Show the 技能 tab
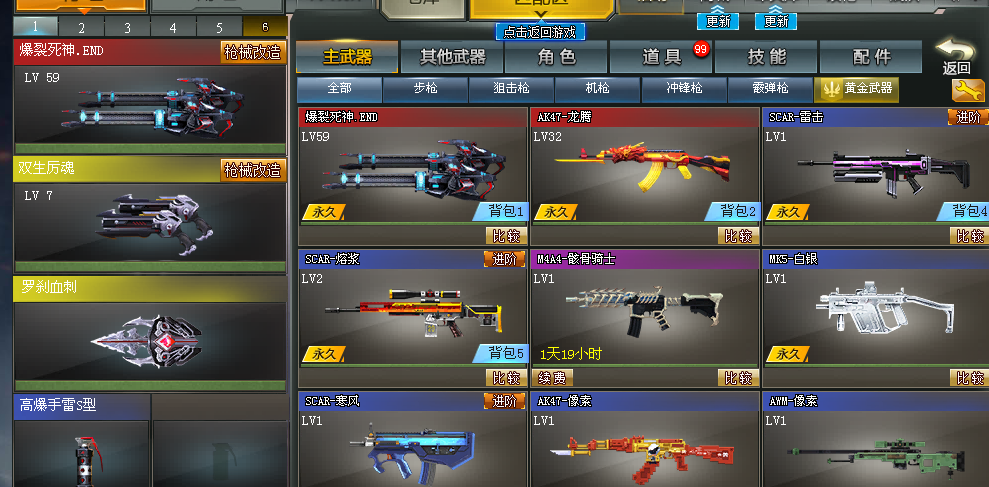The image size is (989, 487). point(766,58)
